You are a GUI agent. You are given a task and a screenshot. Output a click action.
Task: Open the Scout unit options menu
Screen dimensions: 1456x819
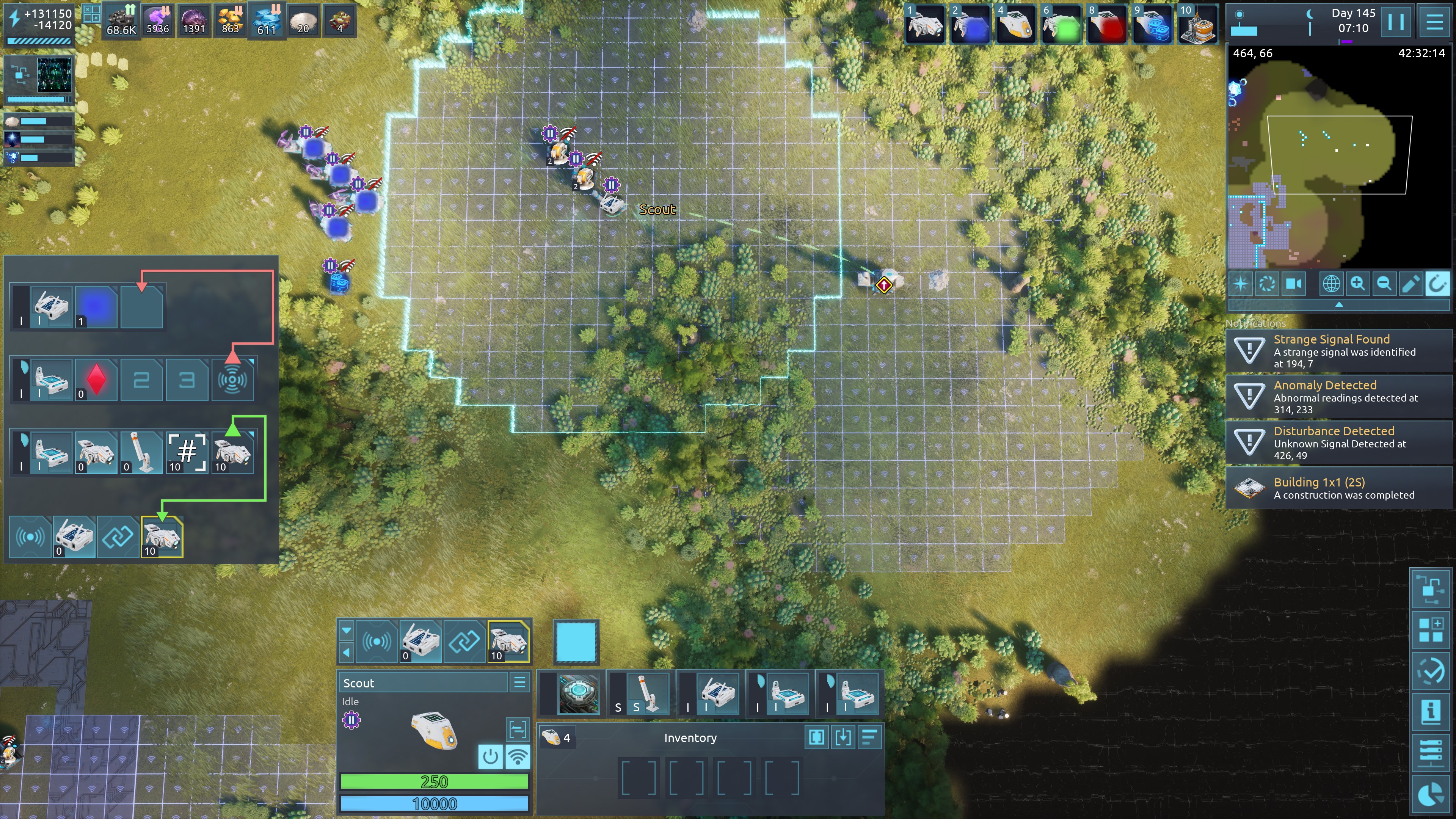[x=519, y=682]
